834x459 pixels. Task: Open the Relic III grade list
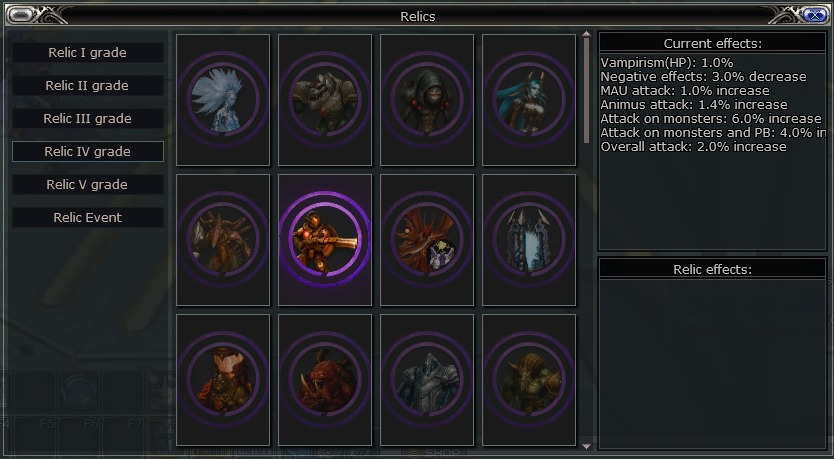88,118
